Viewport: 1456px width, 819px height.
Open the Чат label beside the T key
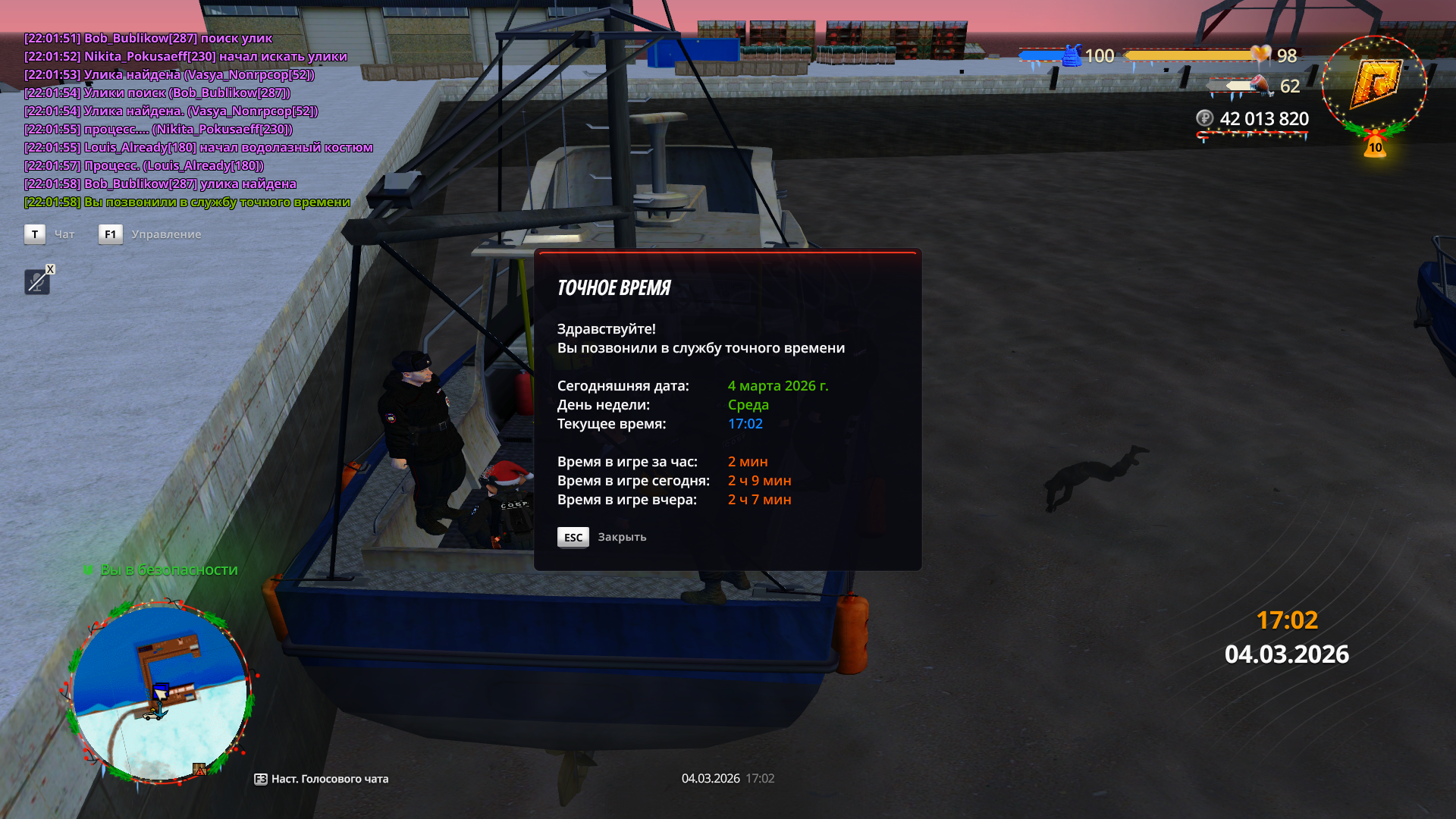64,234
